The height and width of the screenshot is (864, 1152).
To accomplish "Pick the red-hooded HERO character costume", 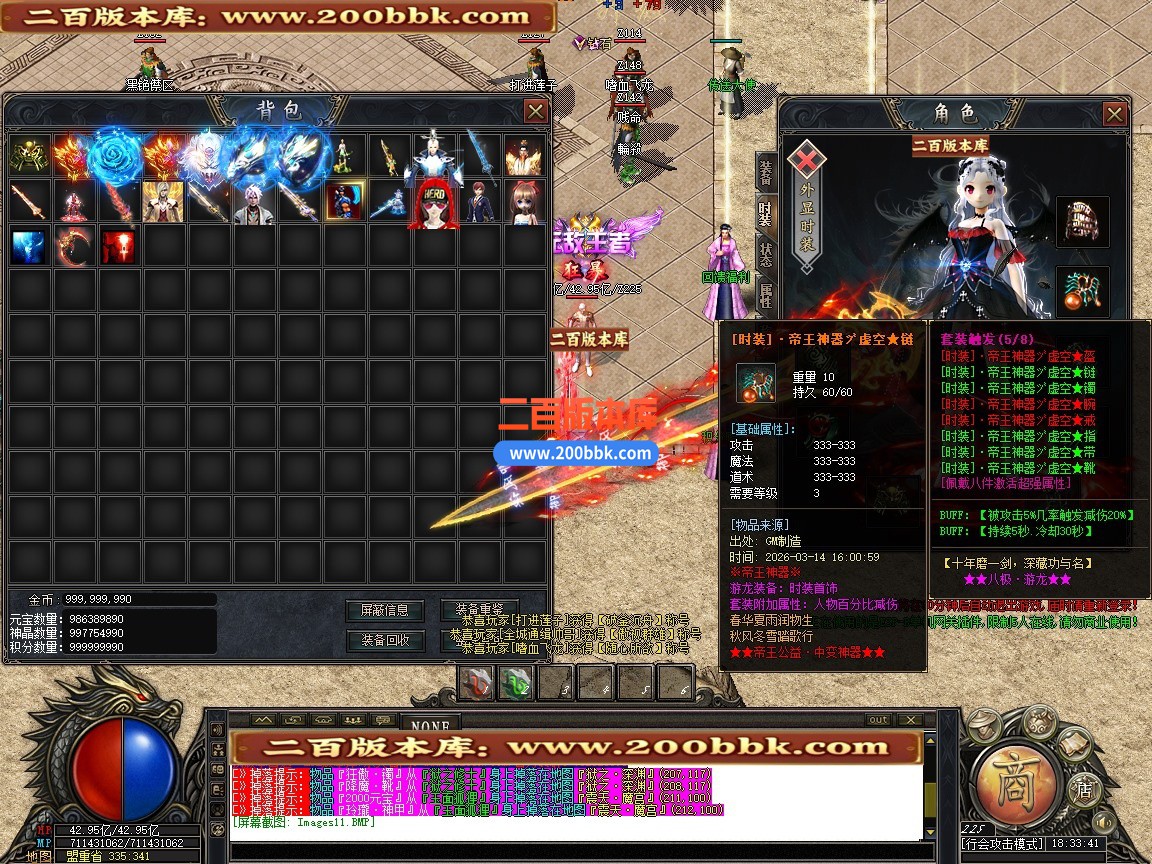I will [x=432, y=202].
